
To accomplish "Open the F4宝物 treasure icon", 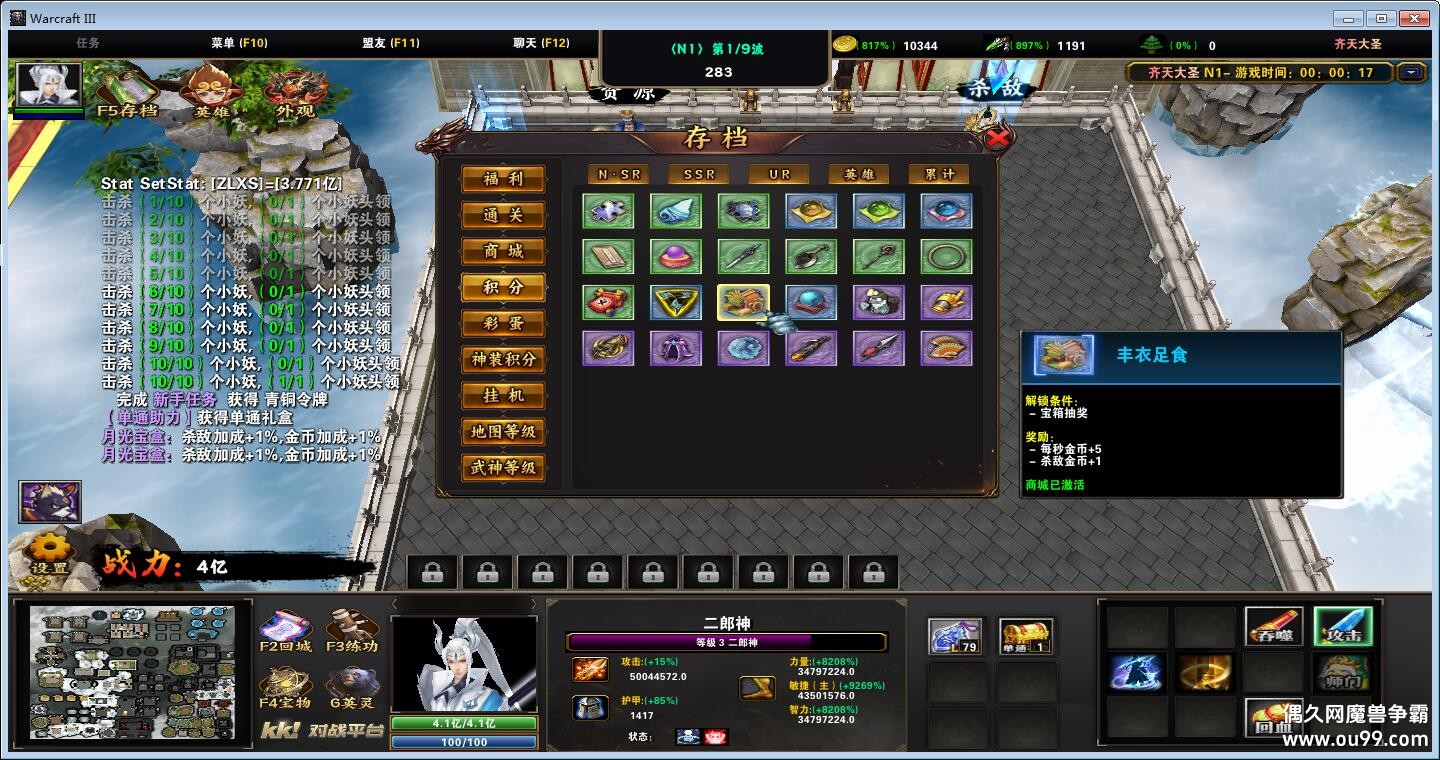I will tap(283, 683).
